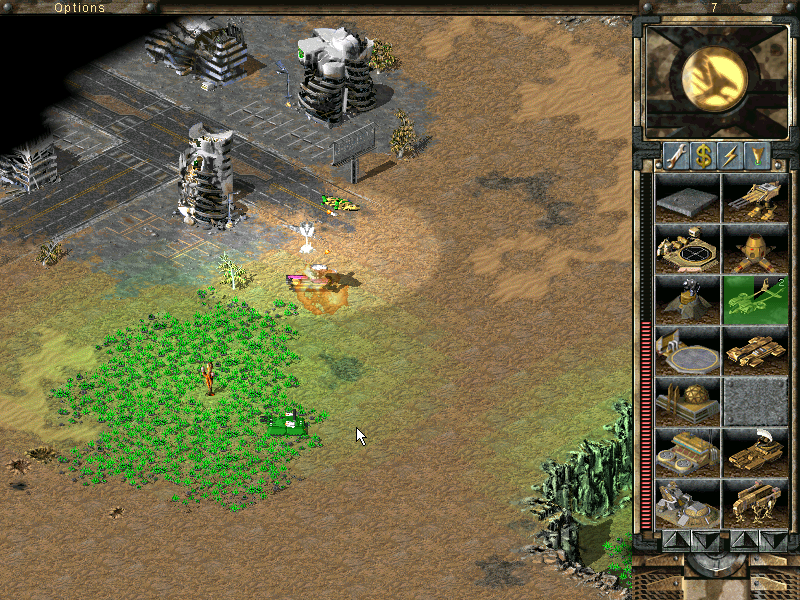
Task: Build the round pod-shaped unit
Action: click(x=754, y=248)
